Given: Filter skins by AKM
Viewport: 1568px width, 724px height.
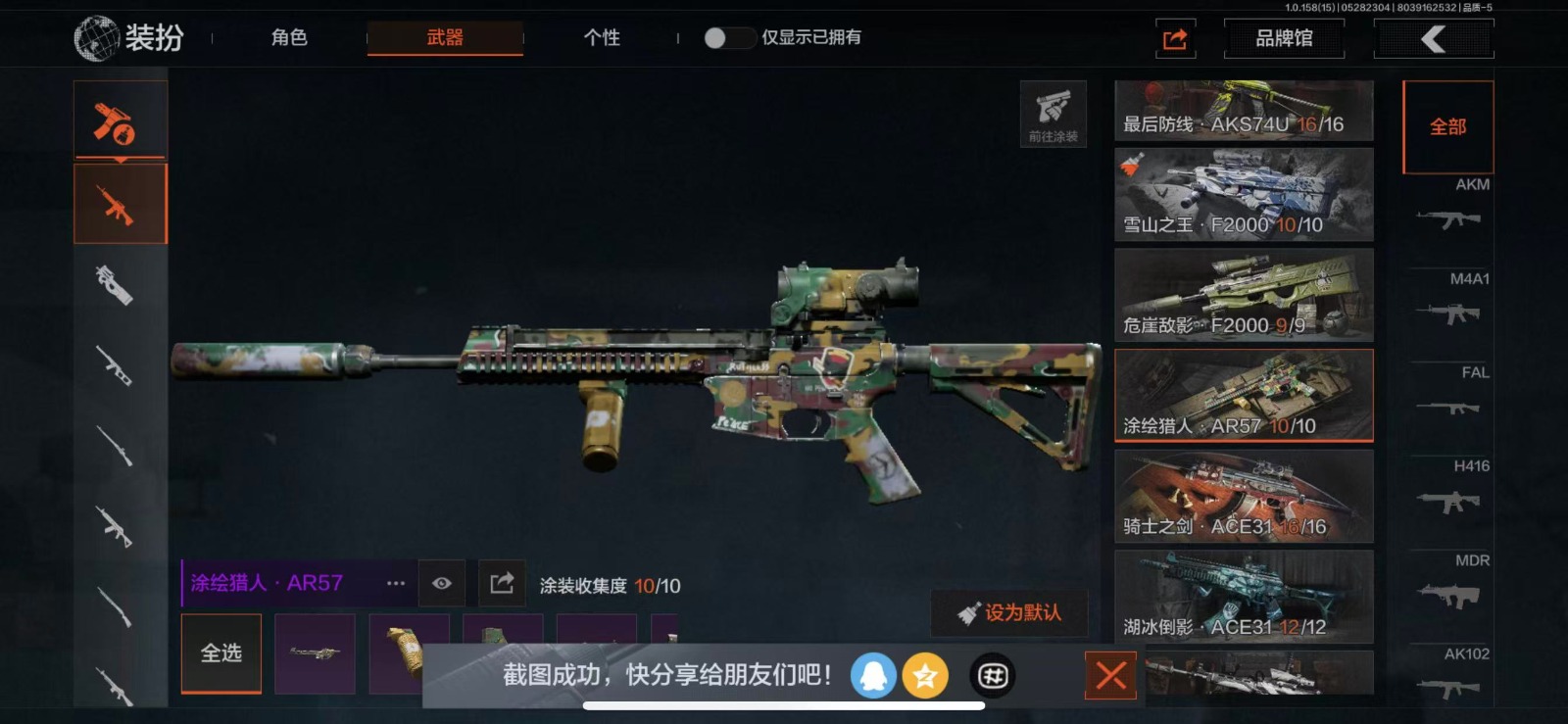Looking at the screenshot, I should point(1449,208).
